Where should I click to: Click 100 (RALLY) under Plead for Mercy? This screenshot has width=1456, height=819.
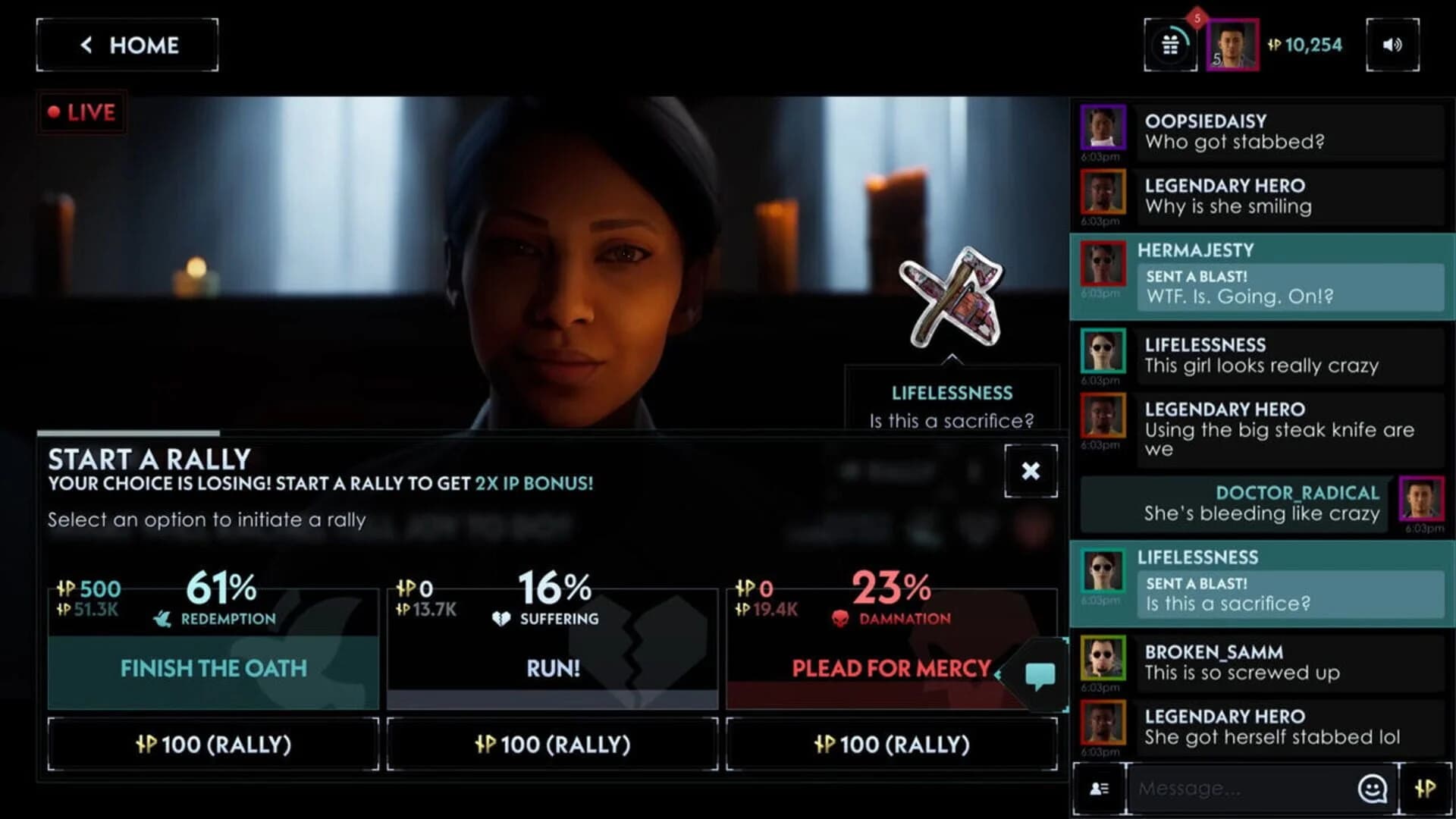click(891, 744)
